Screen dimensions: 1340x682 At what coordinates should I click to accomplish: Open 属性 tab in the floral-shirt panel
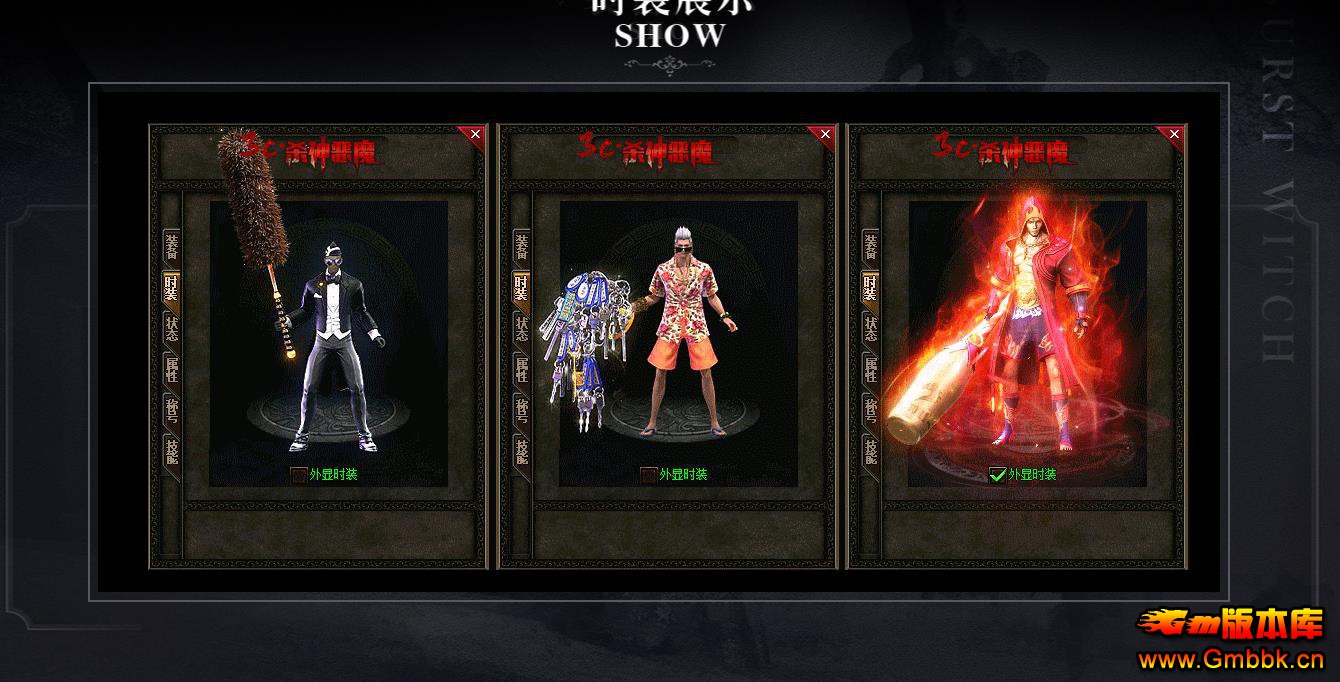tap(521, 370)
